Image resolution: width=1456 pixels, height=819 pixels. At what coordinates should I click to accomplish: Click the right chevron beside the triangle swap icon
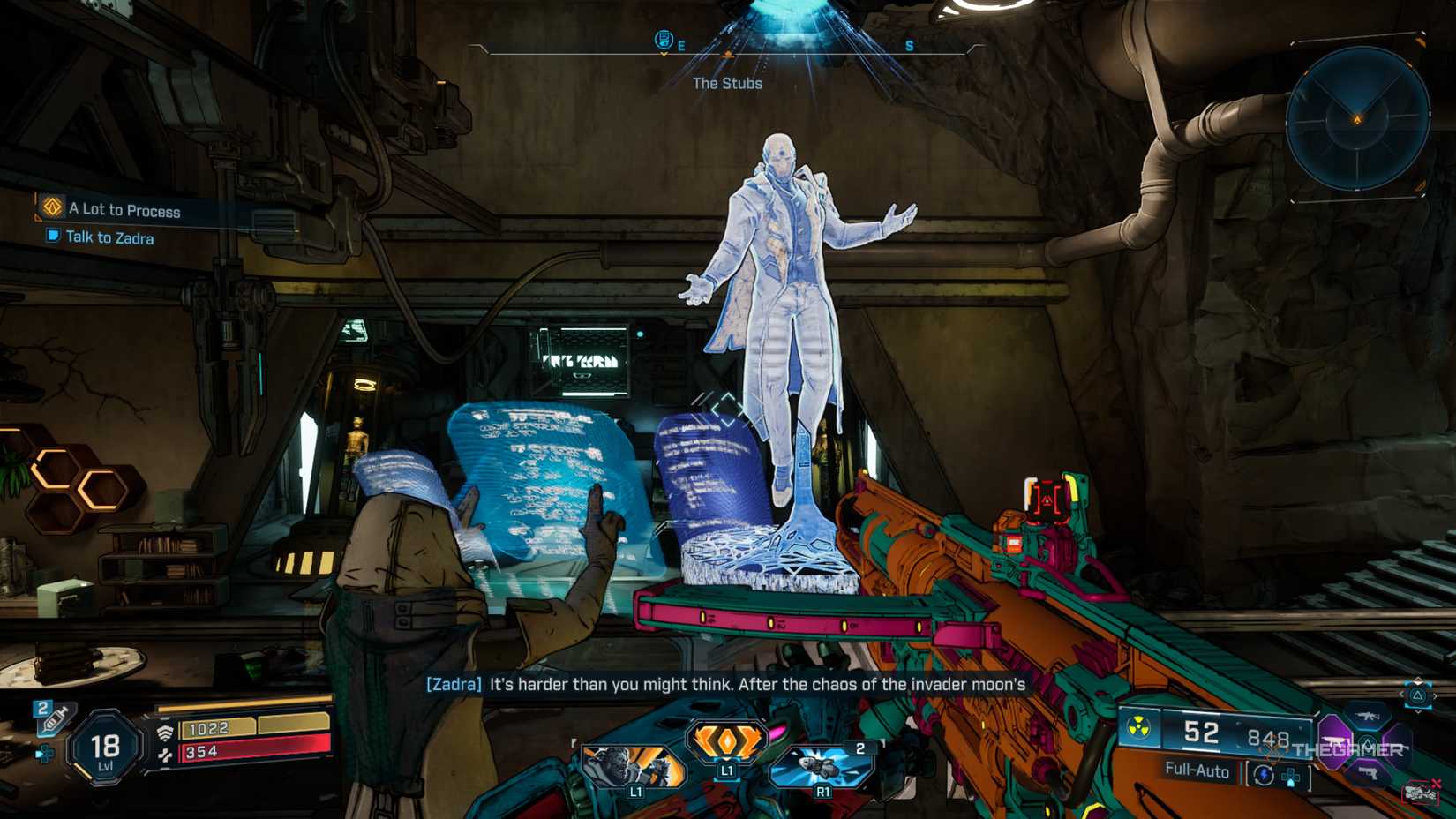pos(1435,695)
